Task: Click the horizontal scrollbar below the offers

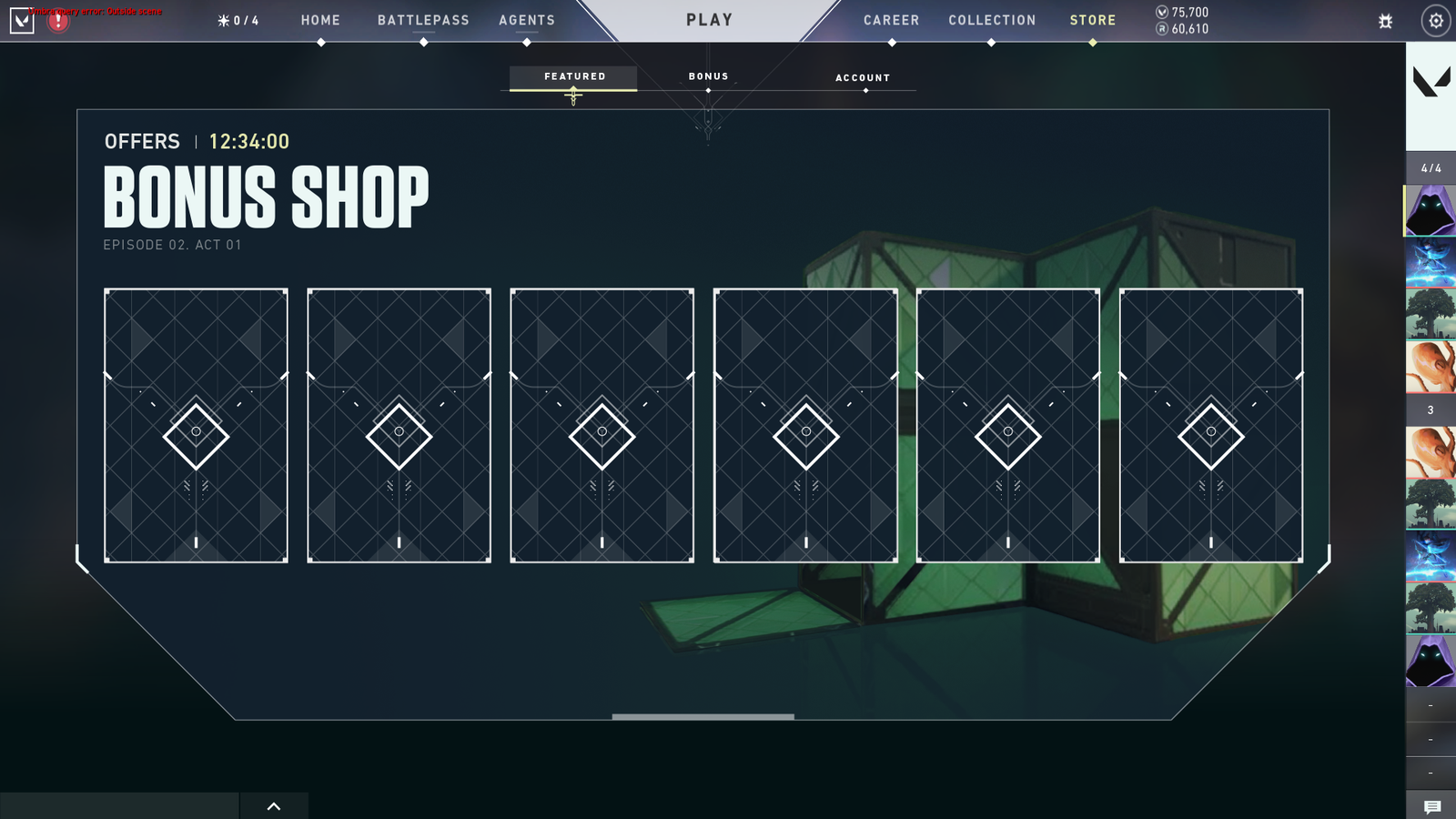Action: (x=703, y=717)
